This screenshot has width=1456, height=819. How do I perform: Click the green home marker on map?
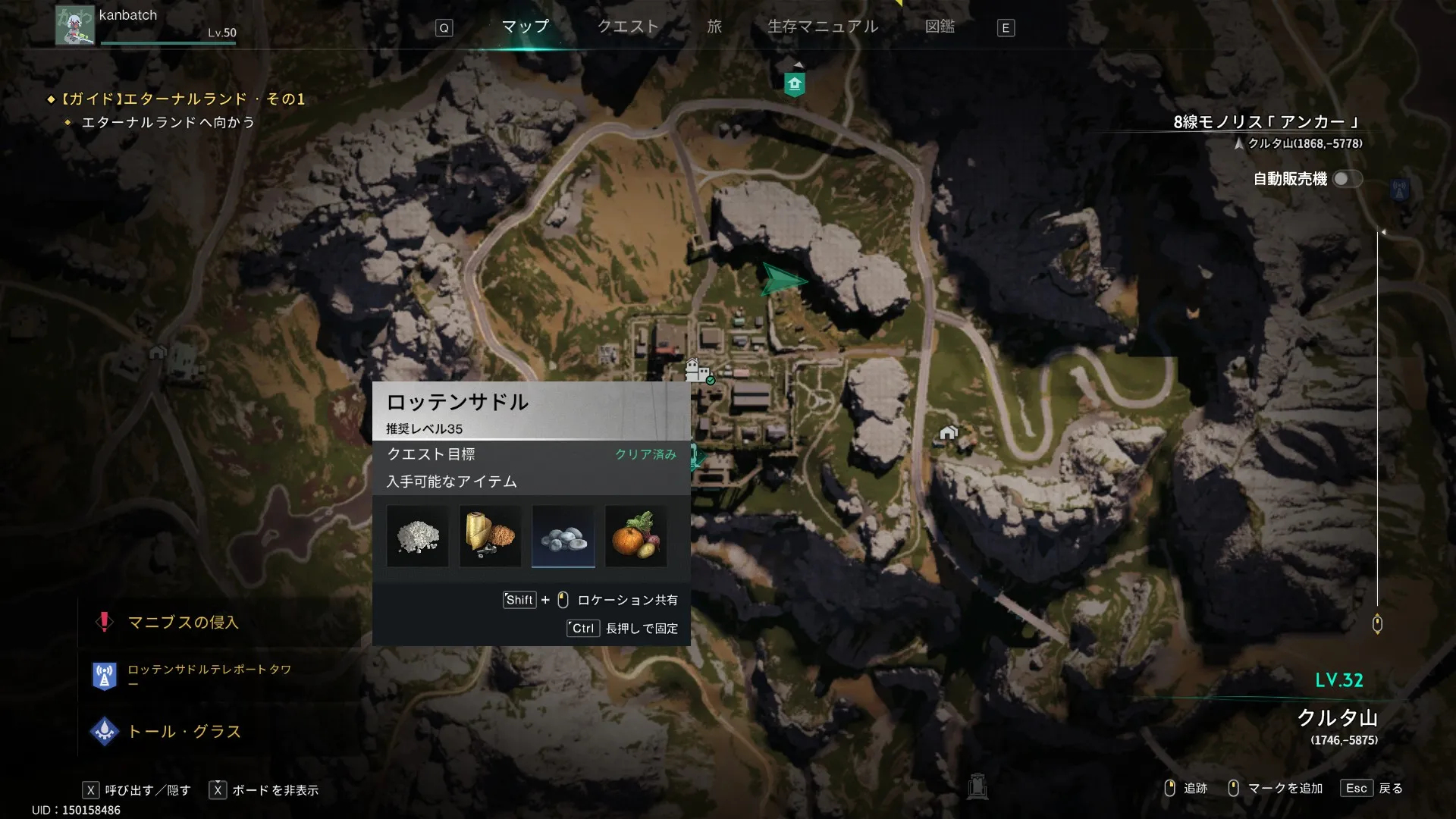click(x=794, y=84)
